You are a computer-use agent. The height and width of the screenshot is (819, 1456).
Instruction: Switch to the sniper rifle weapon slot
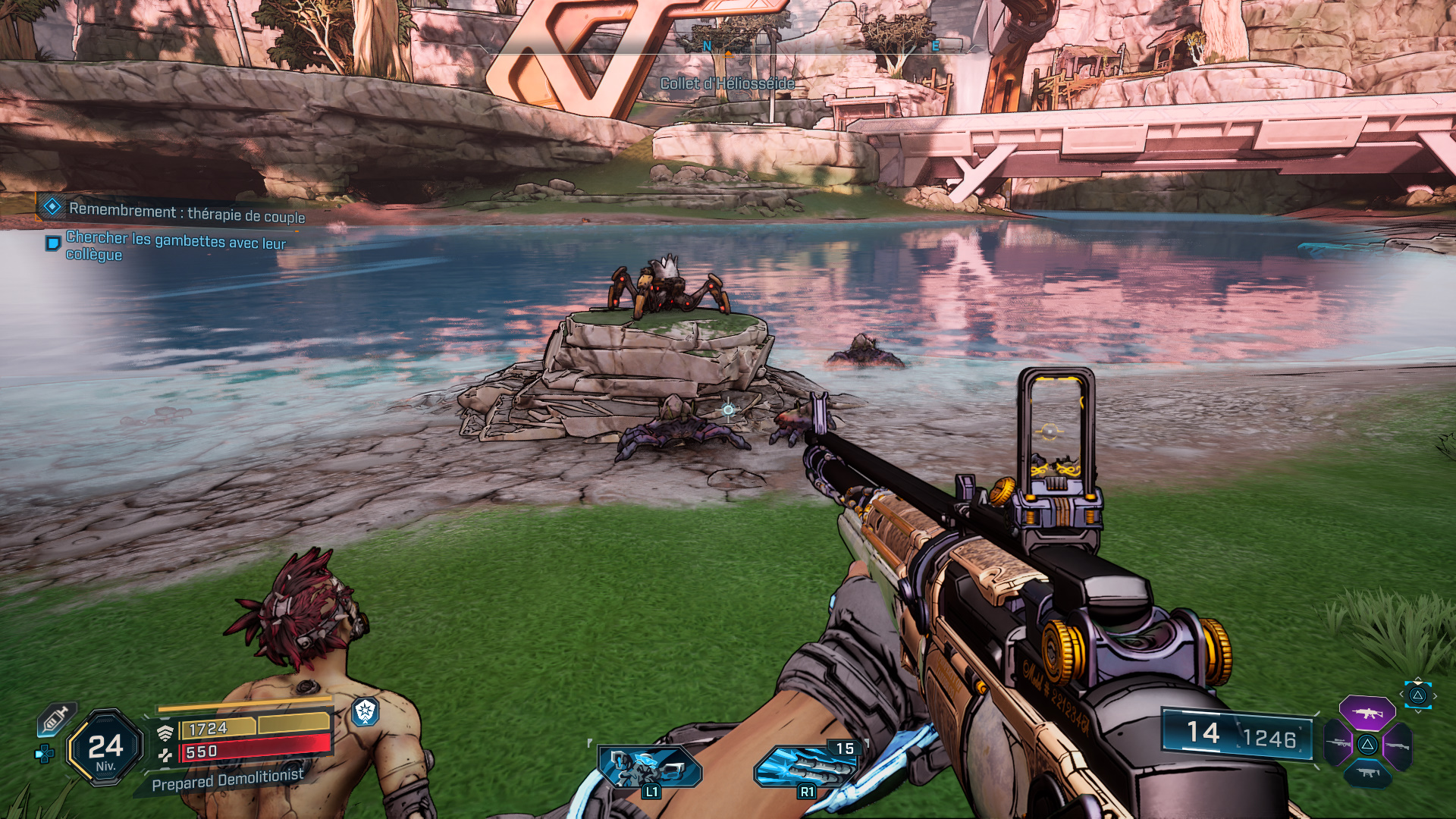1338,743
